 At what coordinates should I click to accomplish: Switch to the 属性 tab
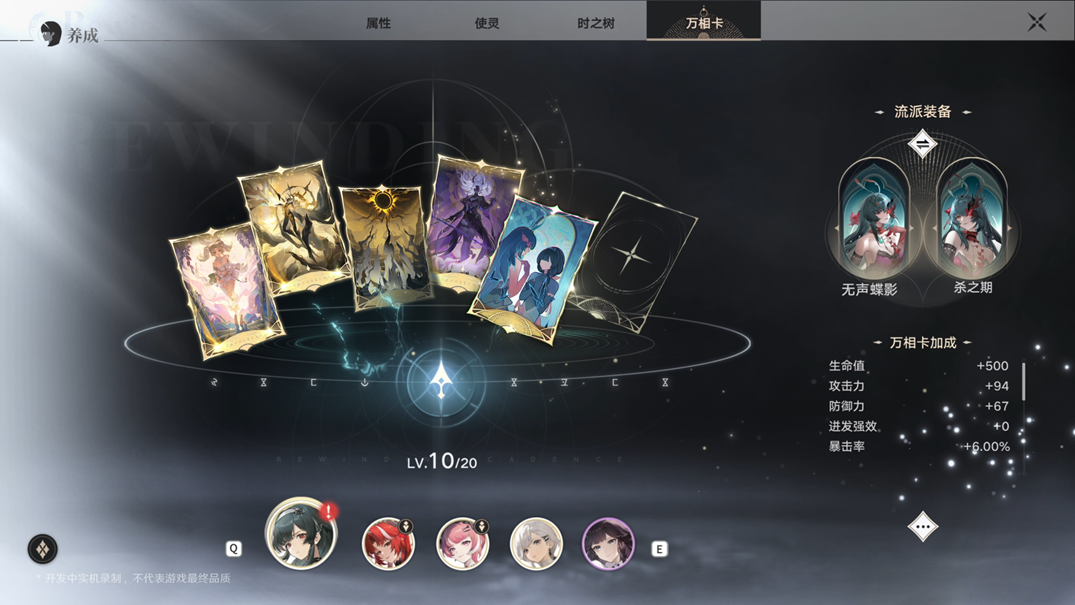tap(378, 22)
